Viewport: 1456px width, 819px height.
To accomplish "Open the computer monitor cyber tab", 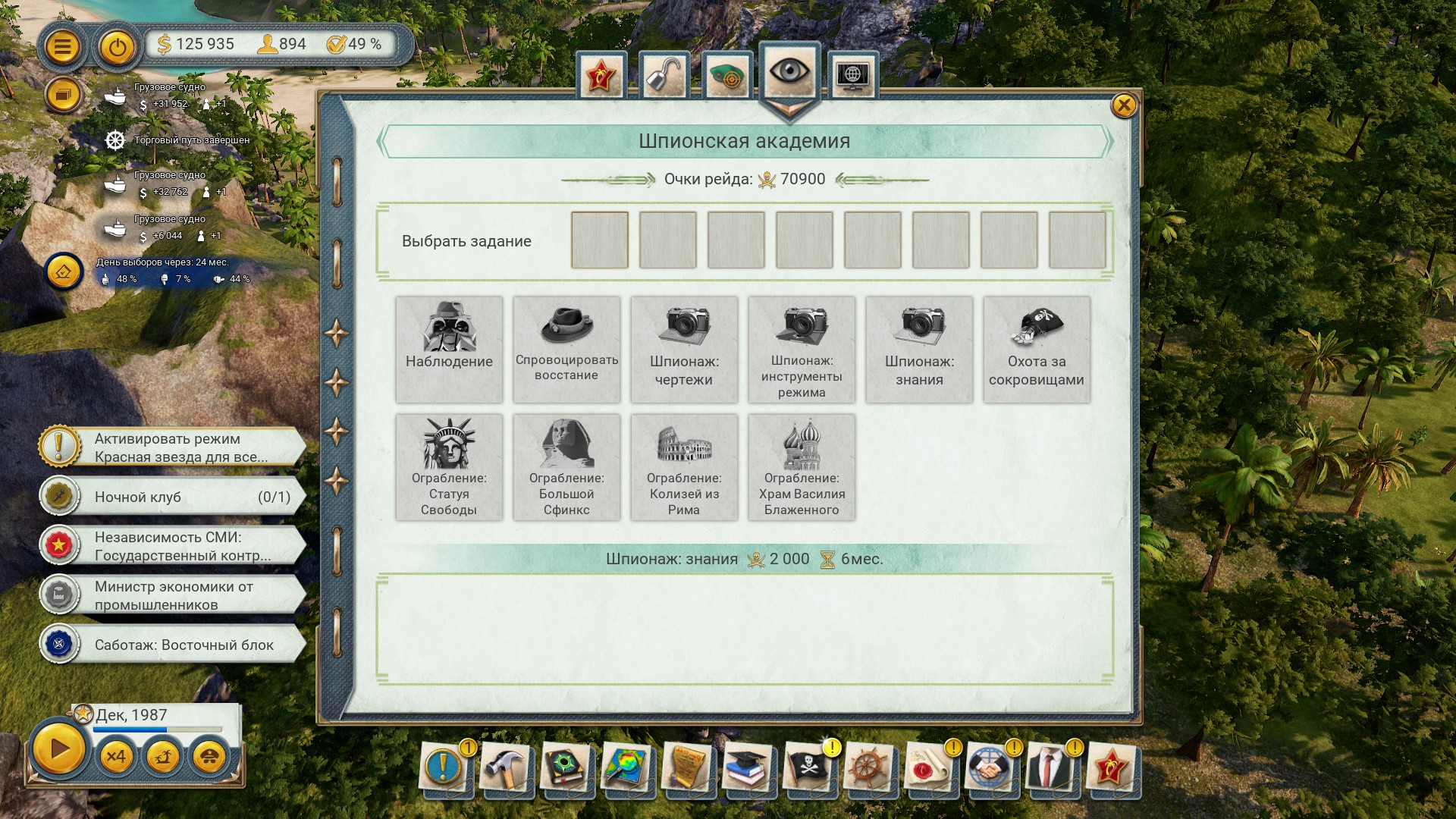I will [853, 76].
